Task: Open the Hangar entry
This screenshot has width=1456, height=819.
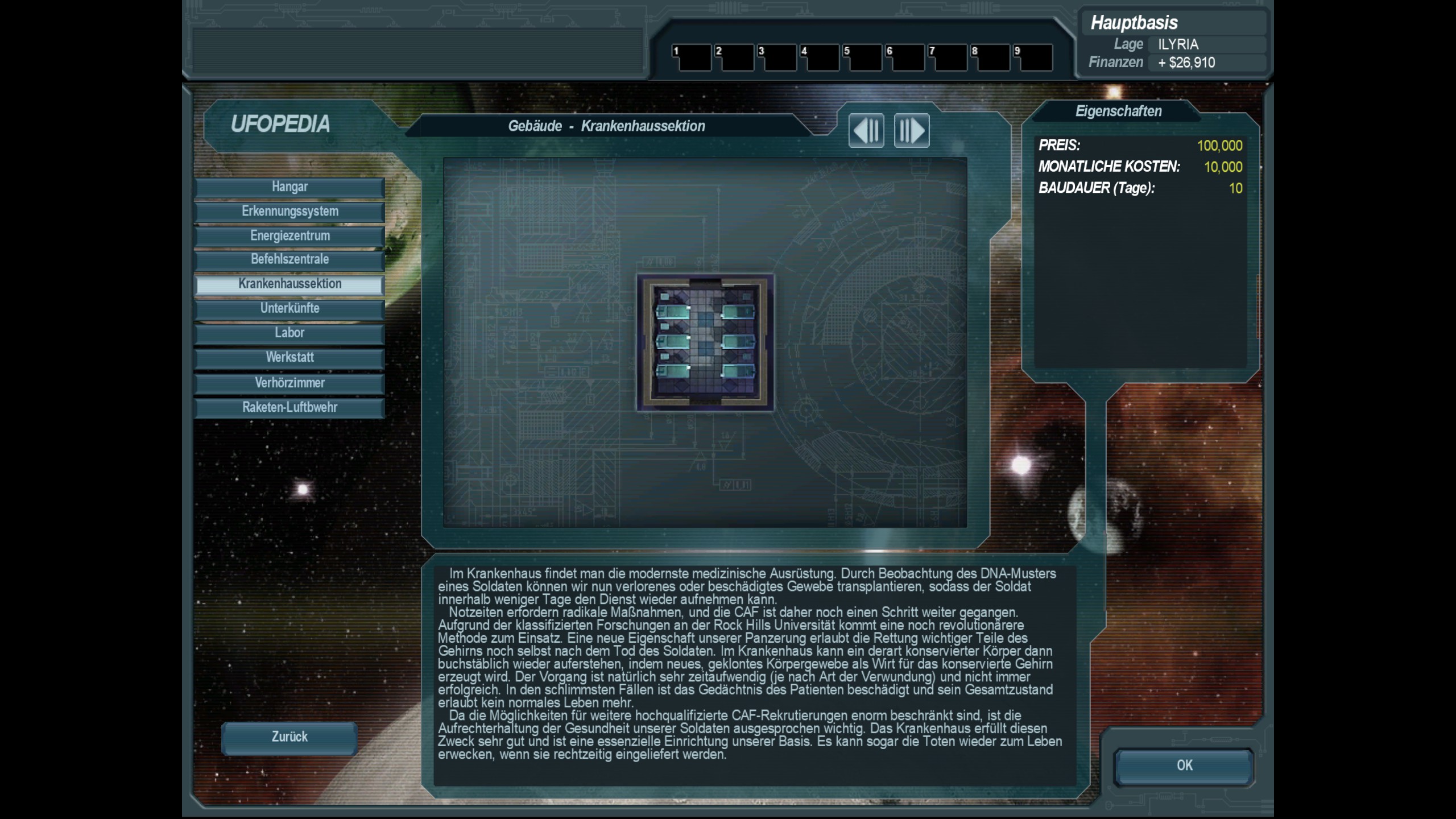Action: [289, 187]
